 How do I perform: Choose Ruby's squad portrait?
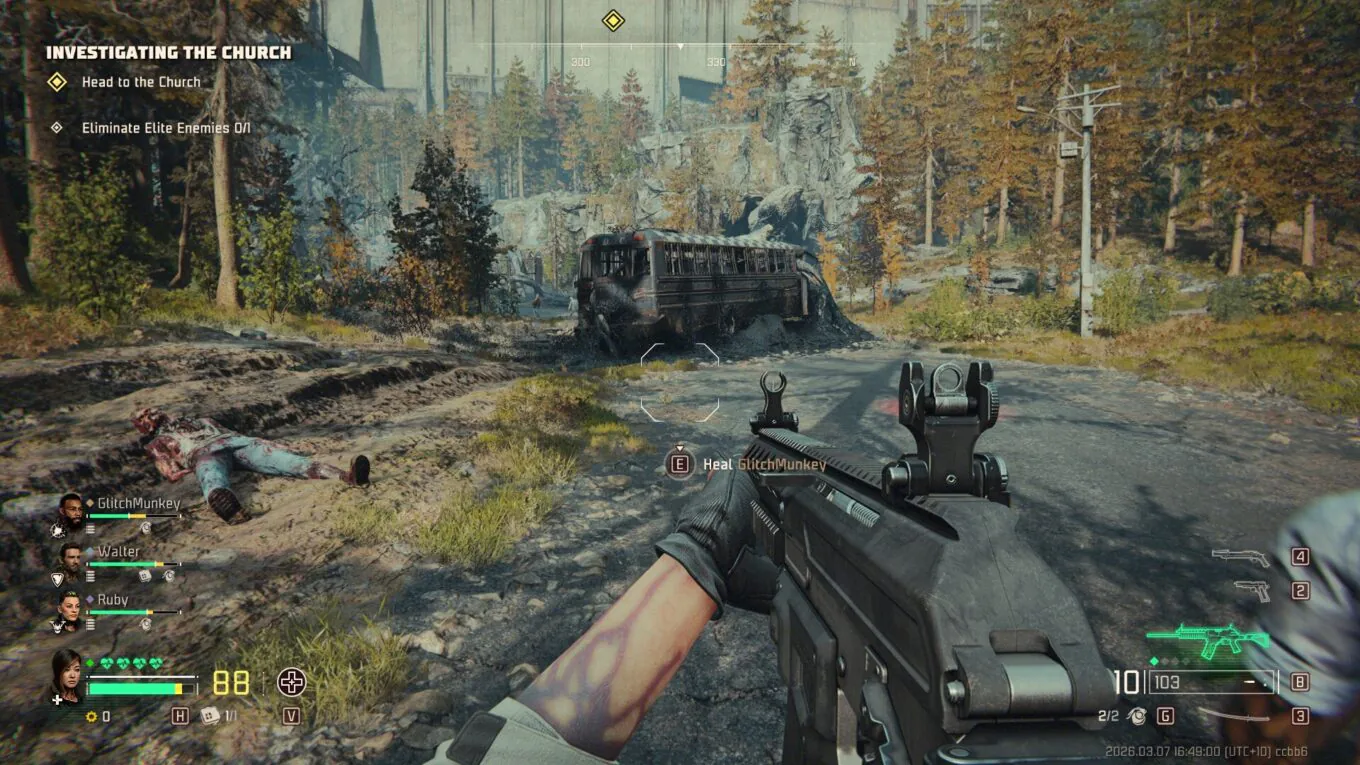[x=70, y=605]
